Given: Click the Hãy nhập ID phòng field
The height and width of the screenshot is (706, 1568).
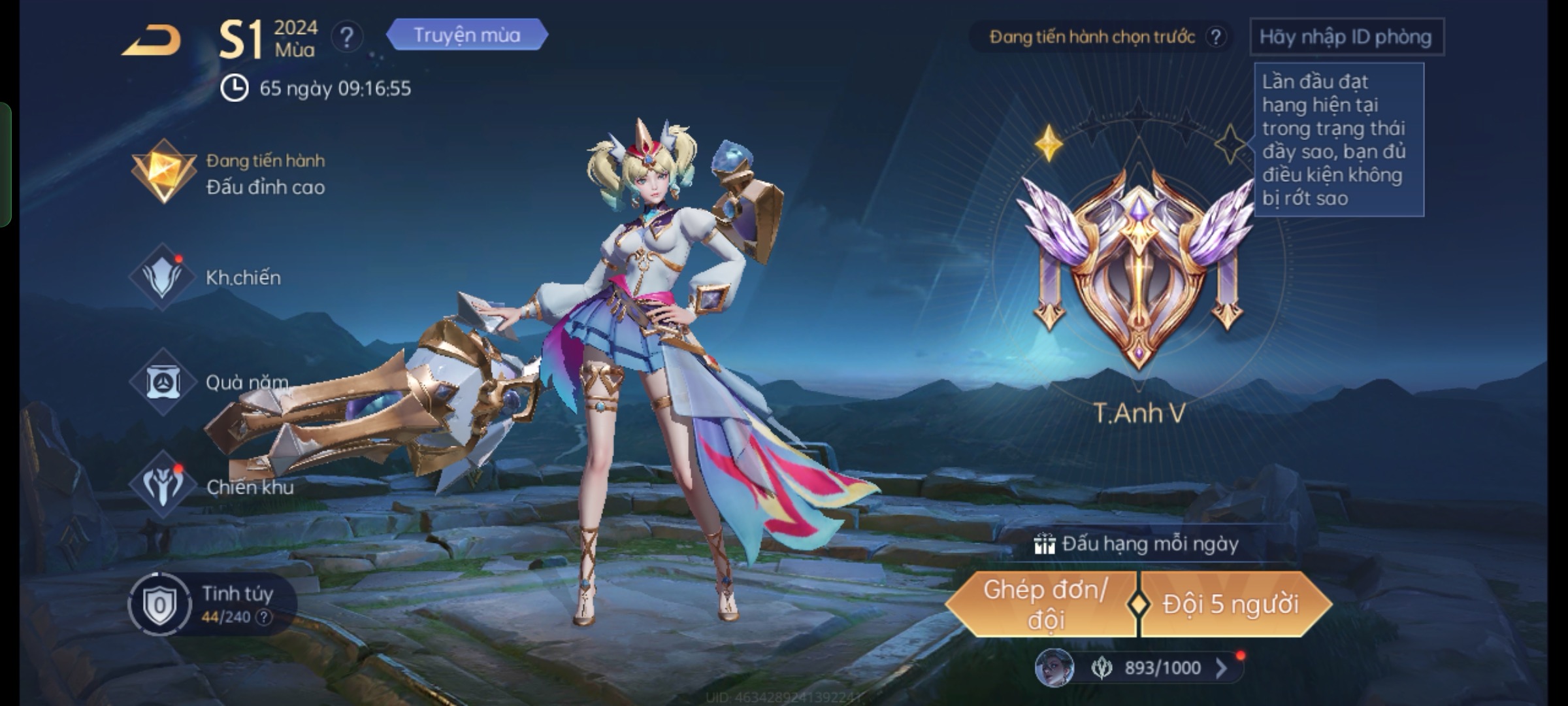Looking at the screenshot, I should [1346, 37].
